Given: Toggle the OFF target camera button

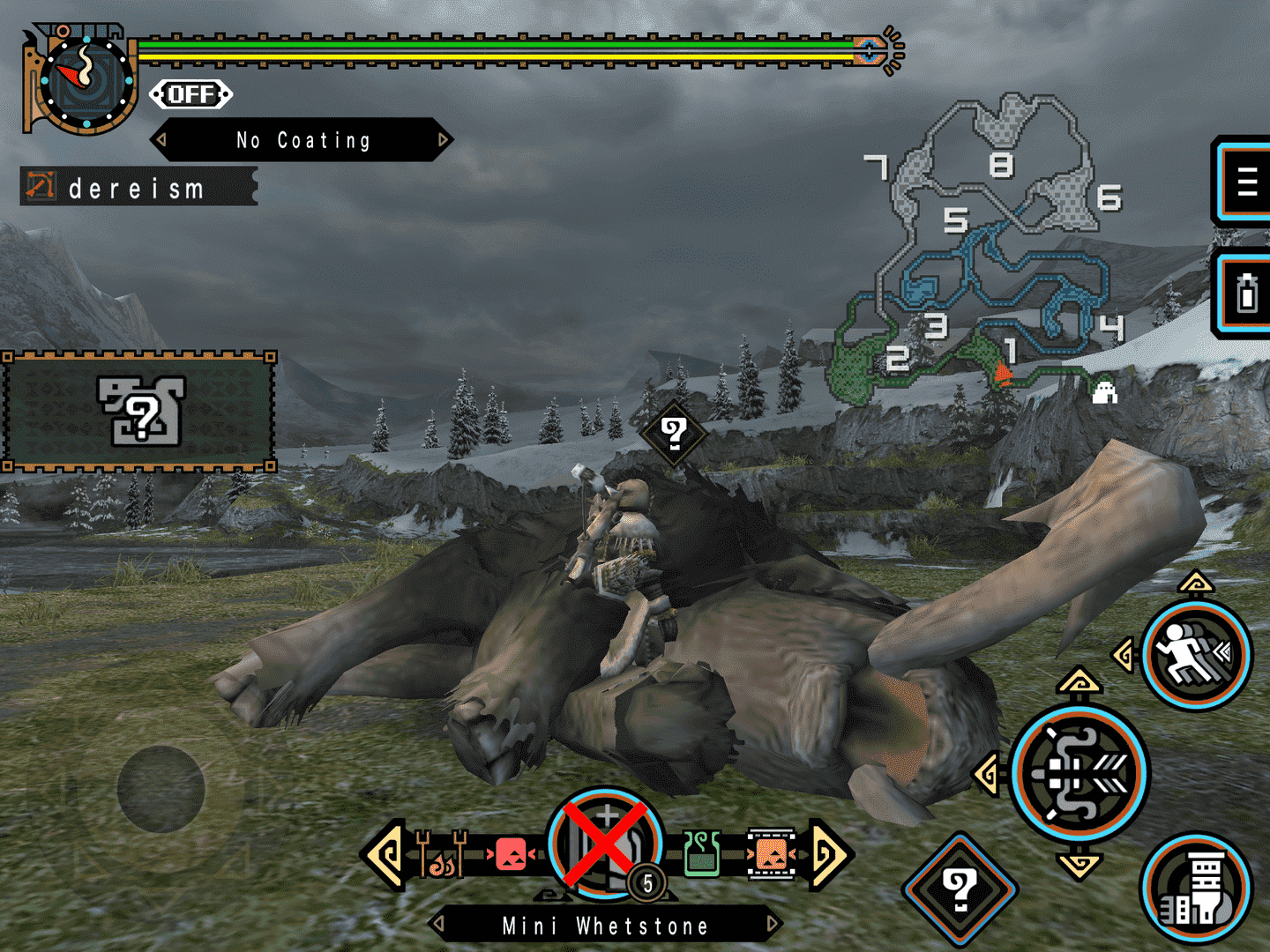Looking at the screenshot, I should tap(190, 94).
